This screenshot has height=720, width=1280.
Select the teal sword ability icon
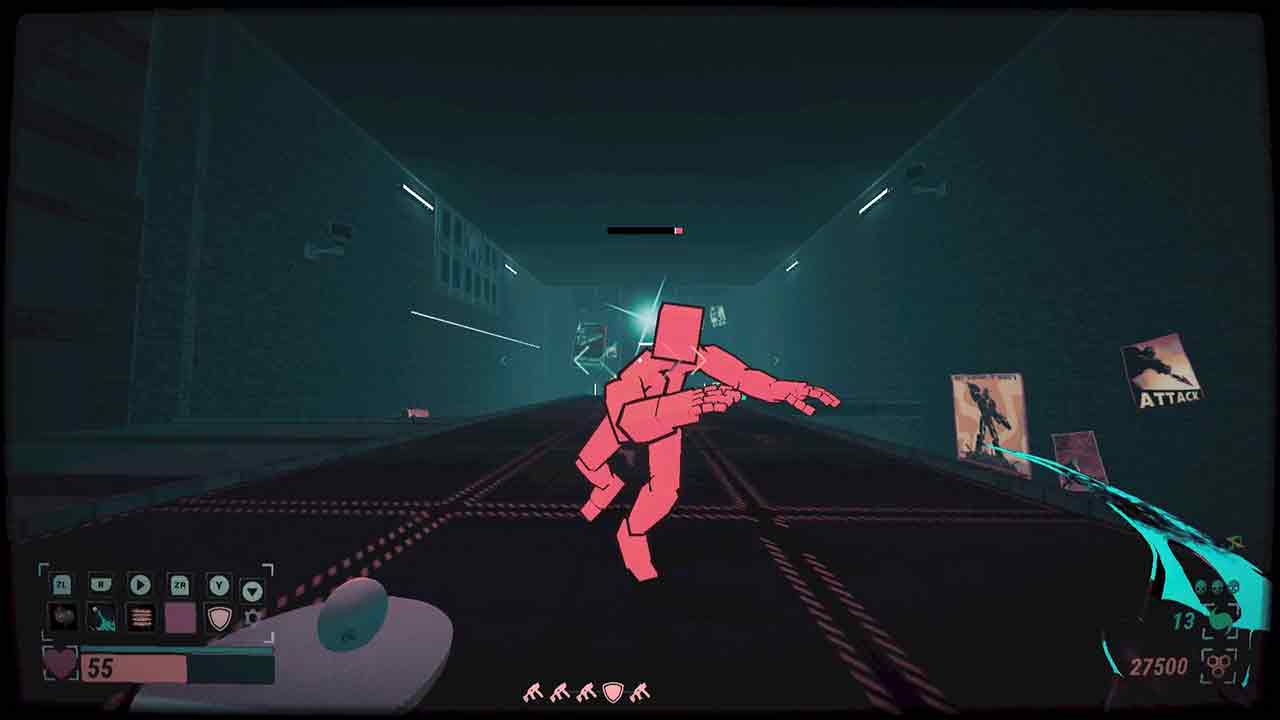pyautogui.click(x=101, y=618)
